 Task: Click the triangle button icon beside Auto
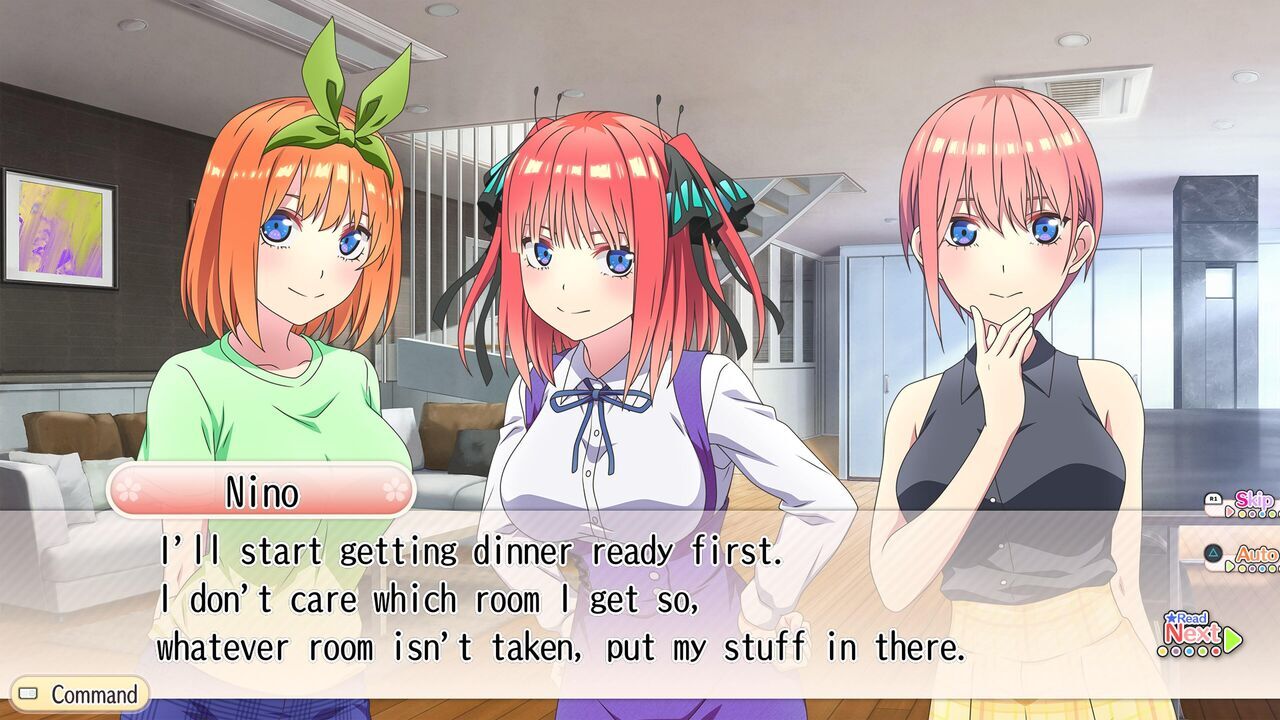(1214, 551)
